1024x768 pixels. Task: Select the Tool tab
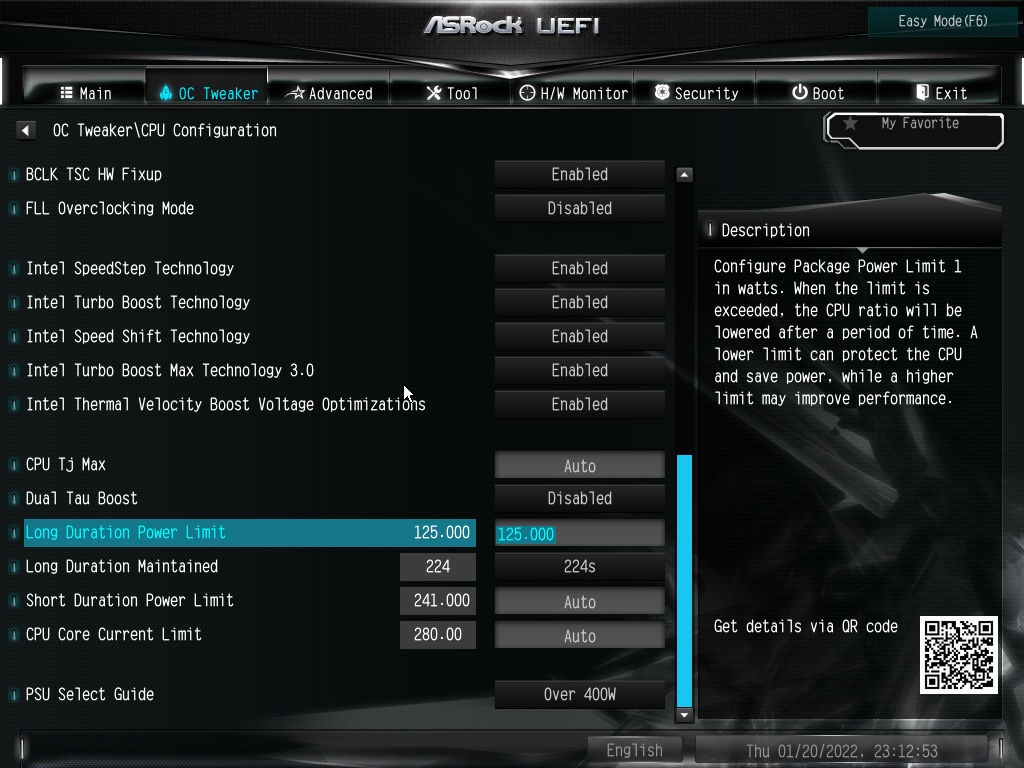click(x=452, y=93)
